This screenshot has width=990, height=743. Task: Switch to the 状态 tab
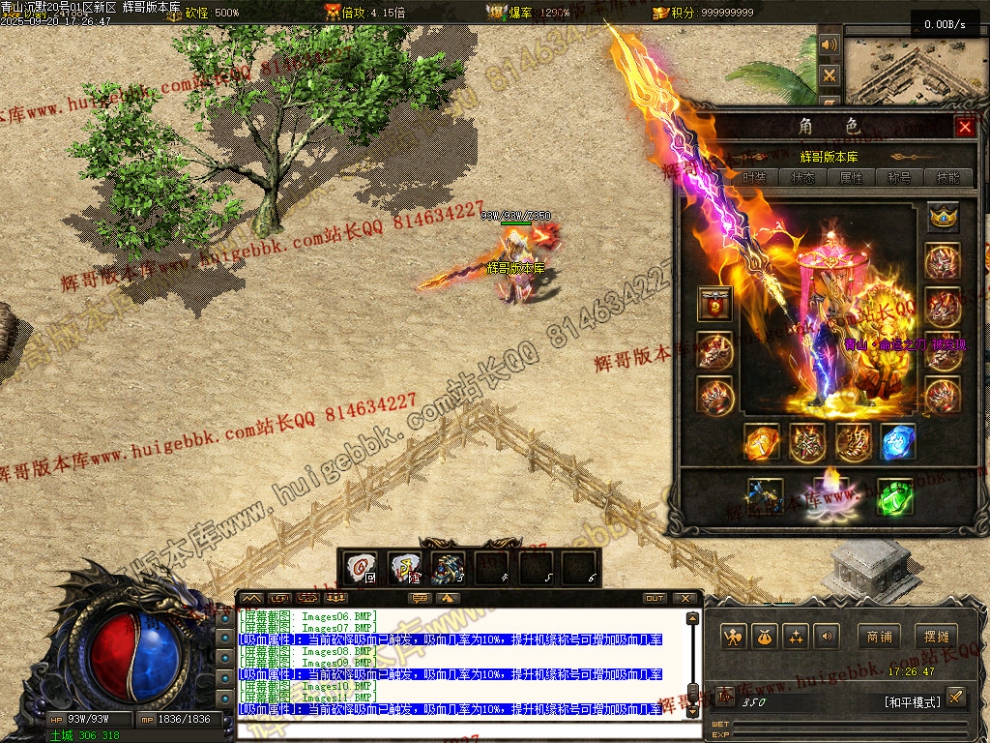(803, 177)
